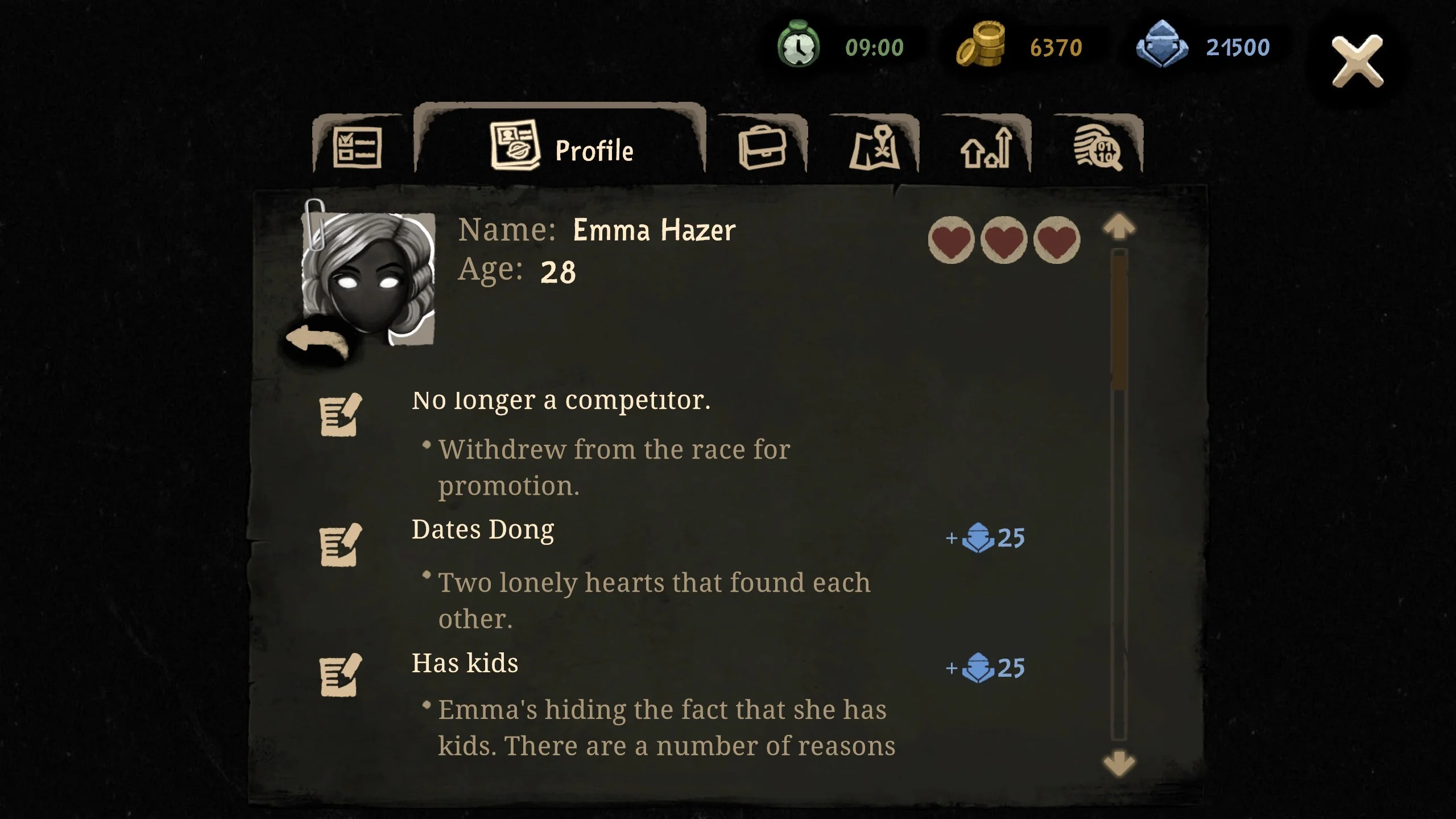
Task: Click the clock icon showing 09:00
Action: (799, 47)
